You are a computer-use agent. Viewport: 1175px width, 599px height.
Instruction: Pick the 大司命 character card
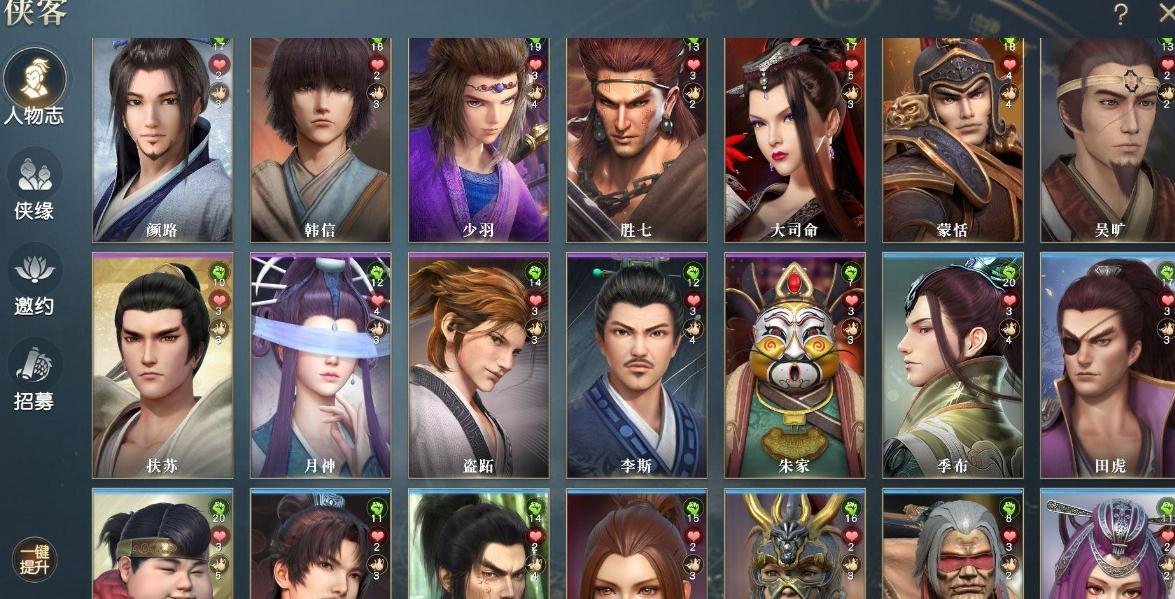pyautogui.click(x=794, y=140)
